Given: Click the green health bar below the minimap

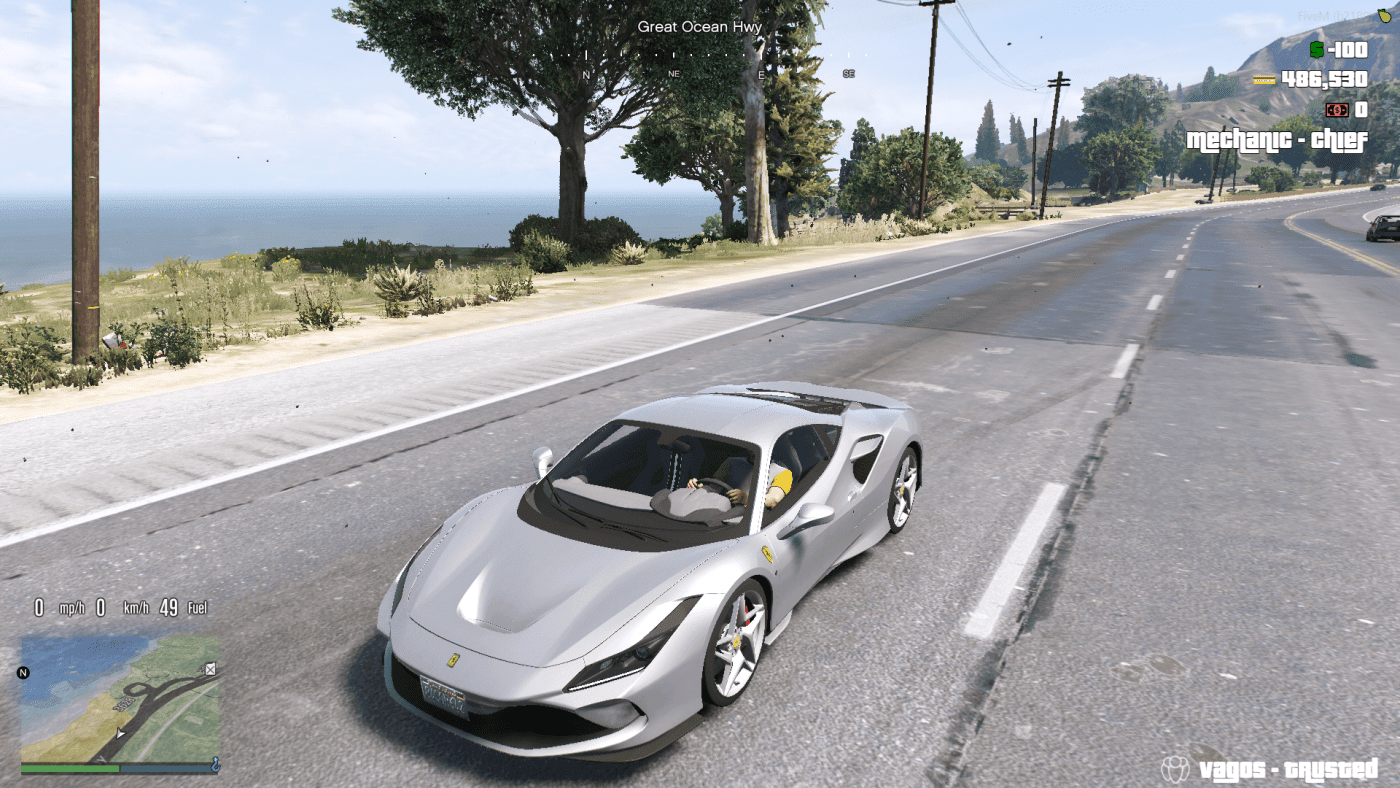Looking at the screenshot, I should pyautogui.click(x=70, y=768).
